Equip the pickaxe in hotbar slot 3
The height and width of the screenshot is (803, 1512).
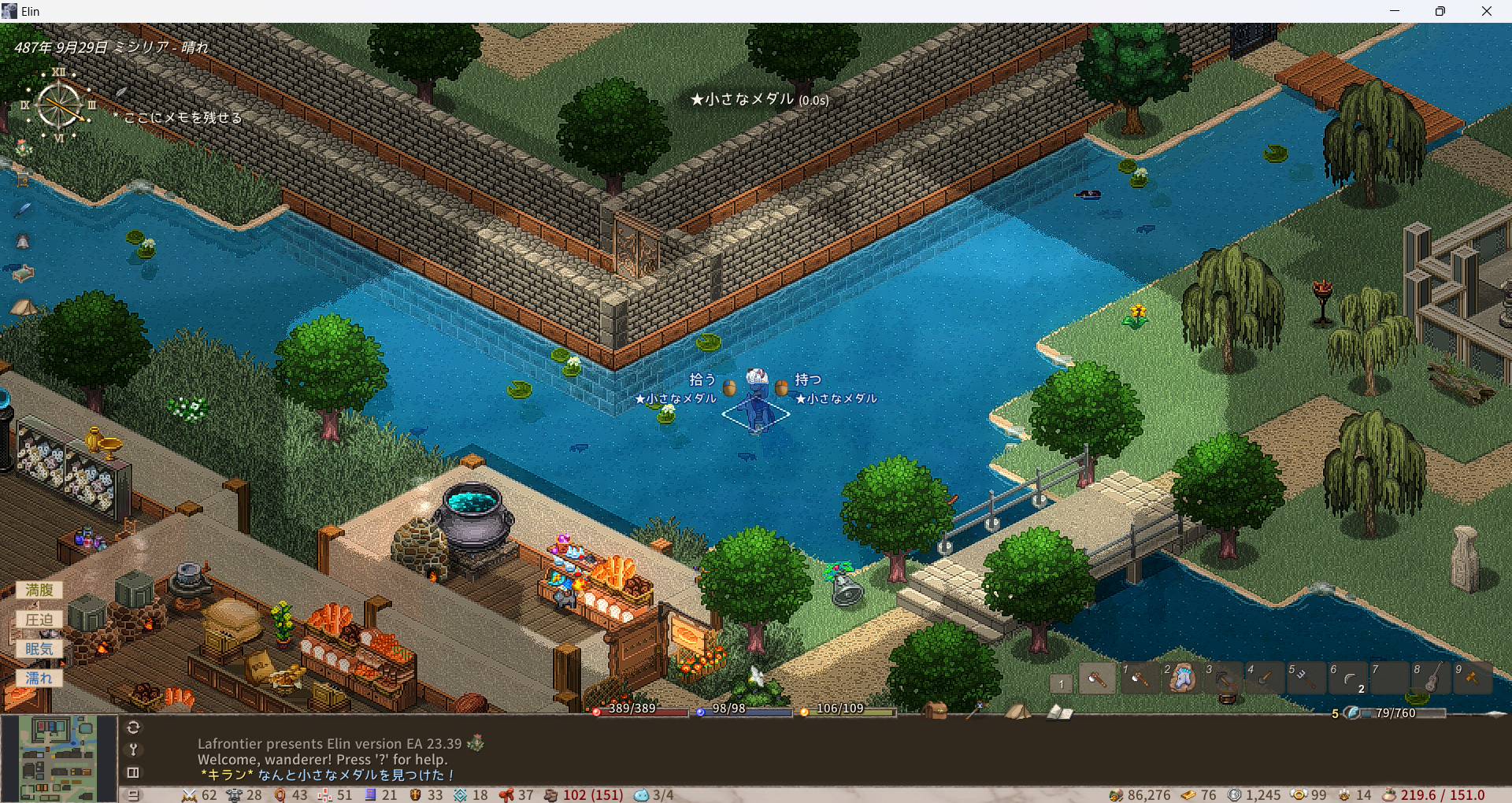pos(1225,679)
